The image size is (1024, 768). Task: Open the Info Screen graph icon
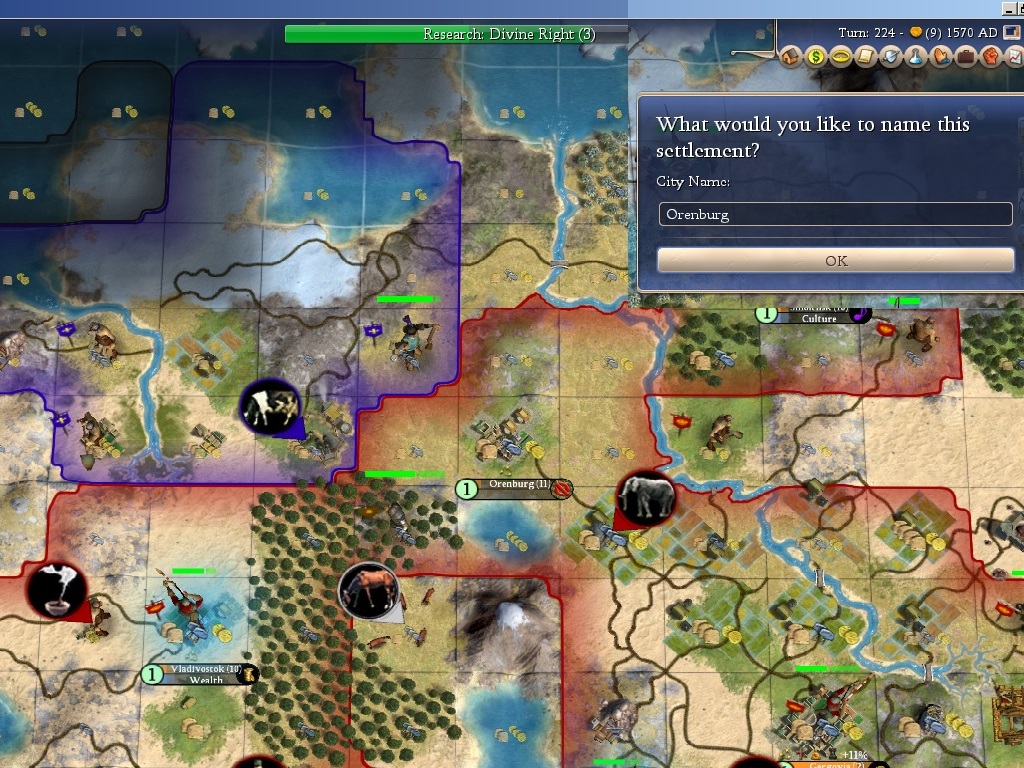(x=1014, y=57)
